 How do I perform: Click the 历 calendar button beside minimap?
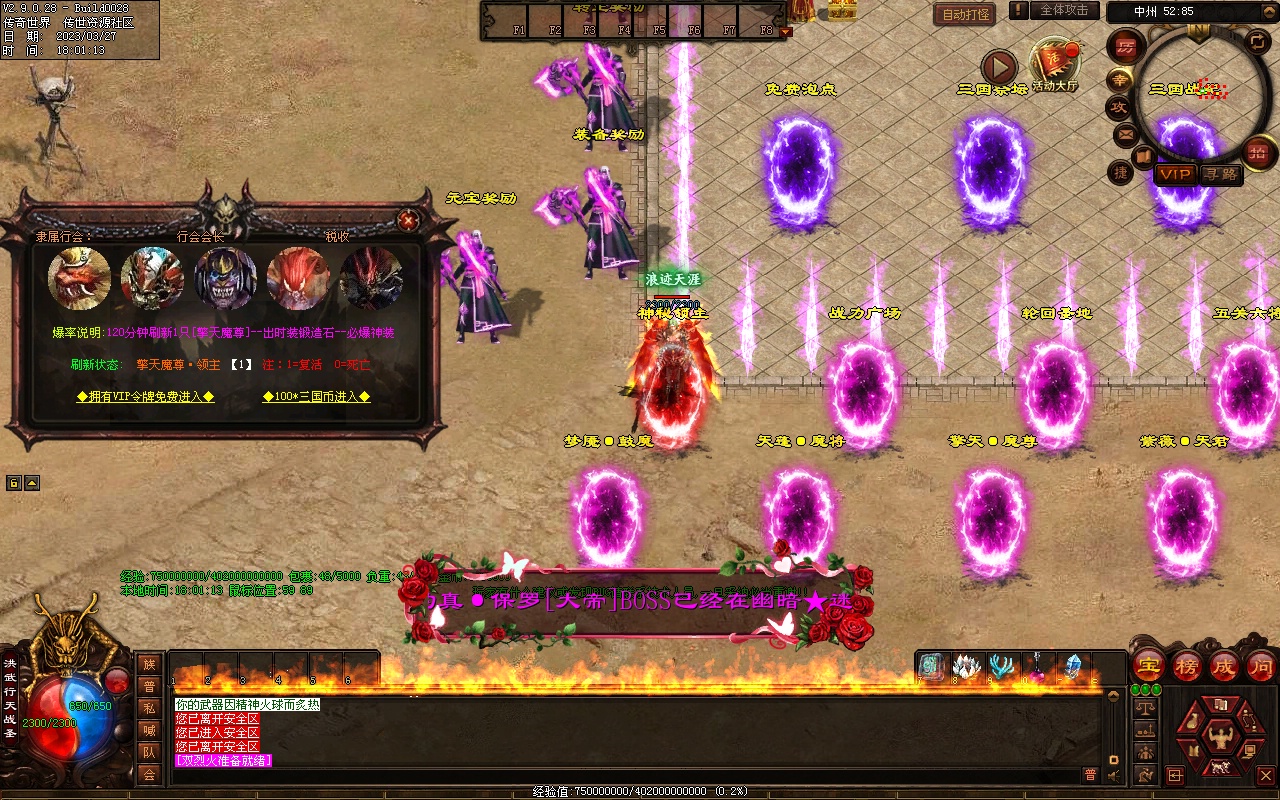tap(1127, 48)
